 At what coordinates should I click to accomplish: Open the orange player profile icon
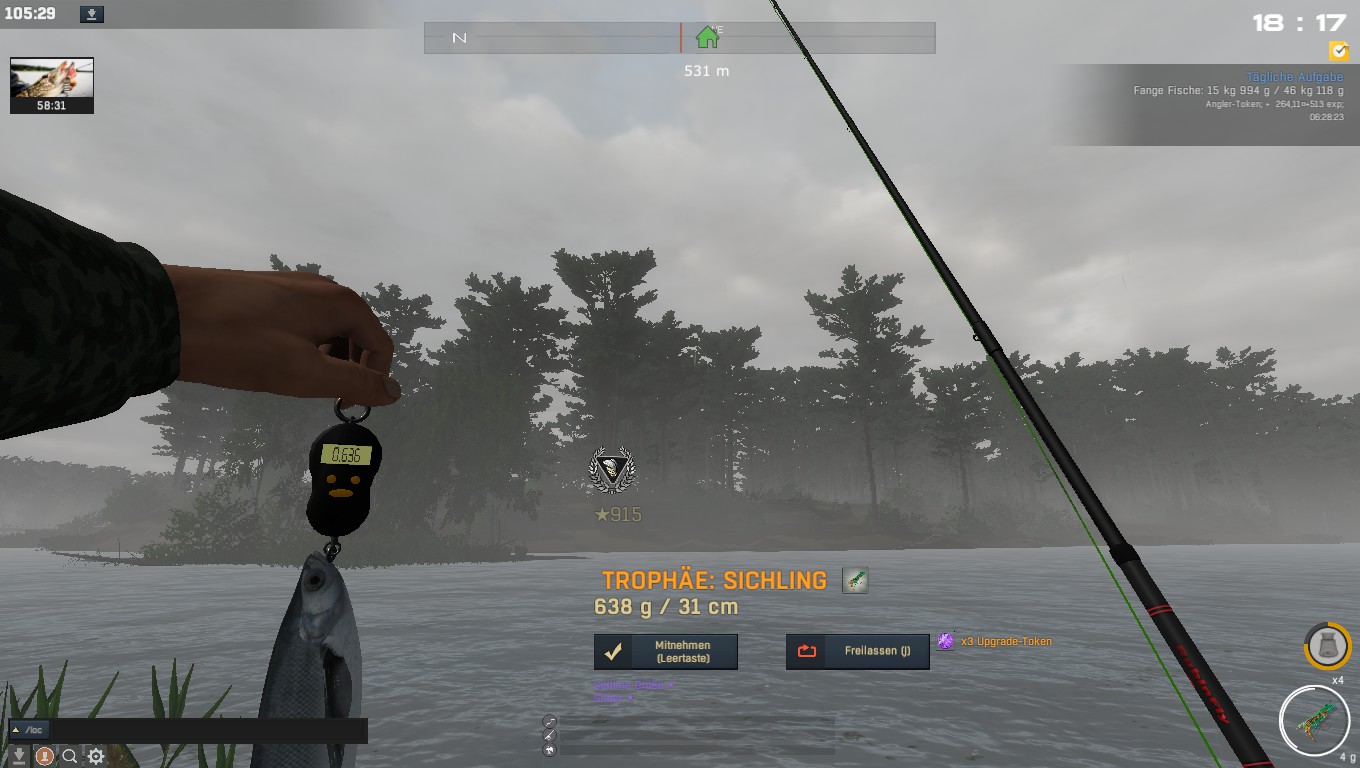pos(44,757)
